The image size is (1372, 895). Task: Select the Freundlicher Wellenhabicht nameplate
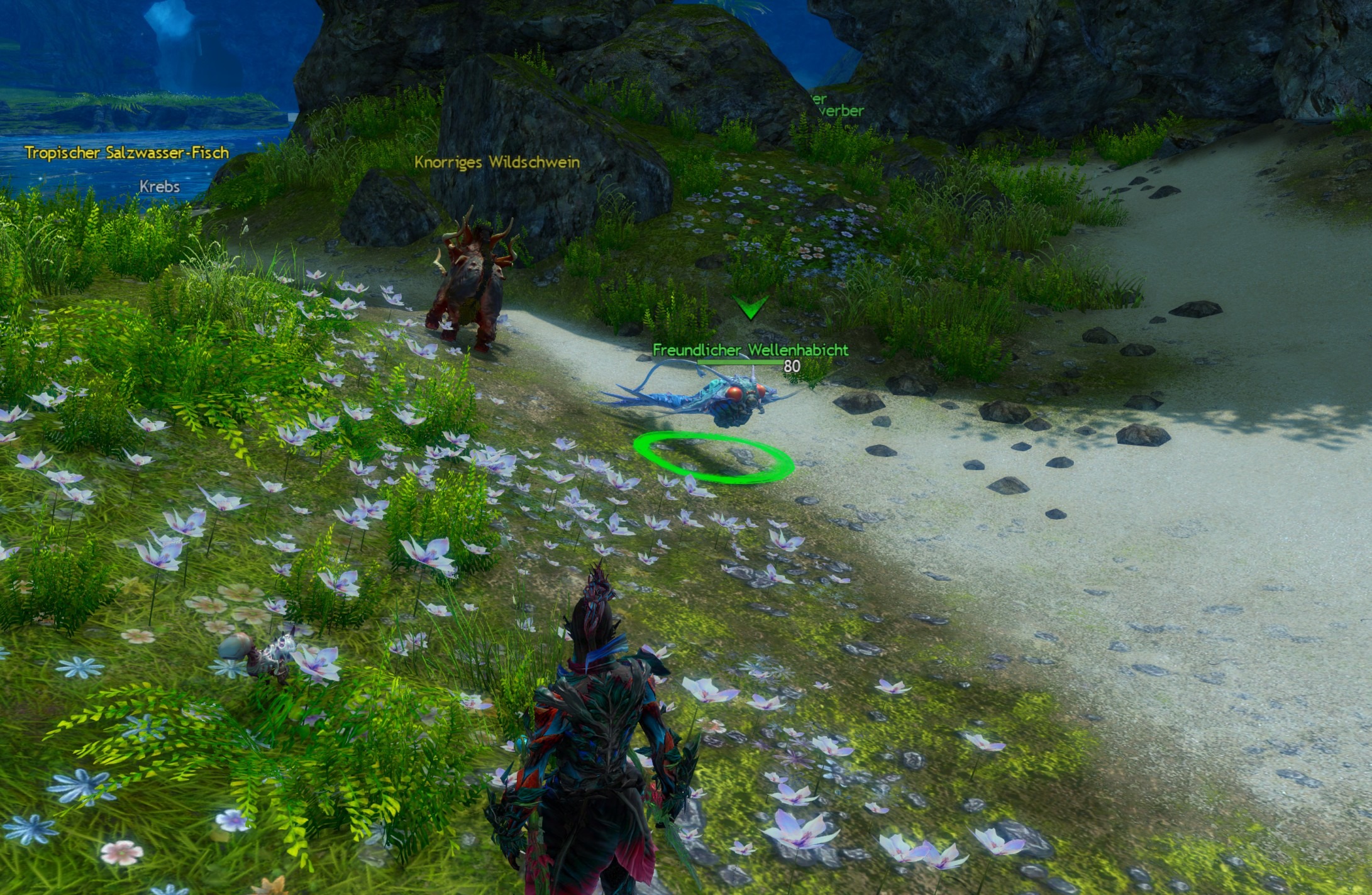coord(750,350)
